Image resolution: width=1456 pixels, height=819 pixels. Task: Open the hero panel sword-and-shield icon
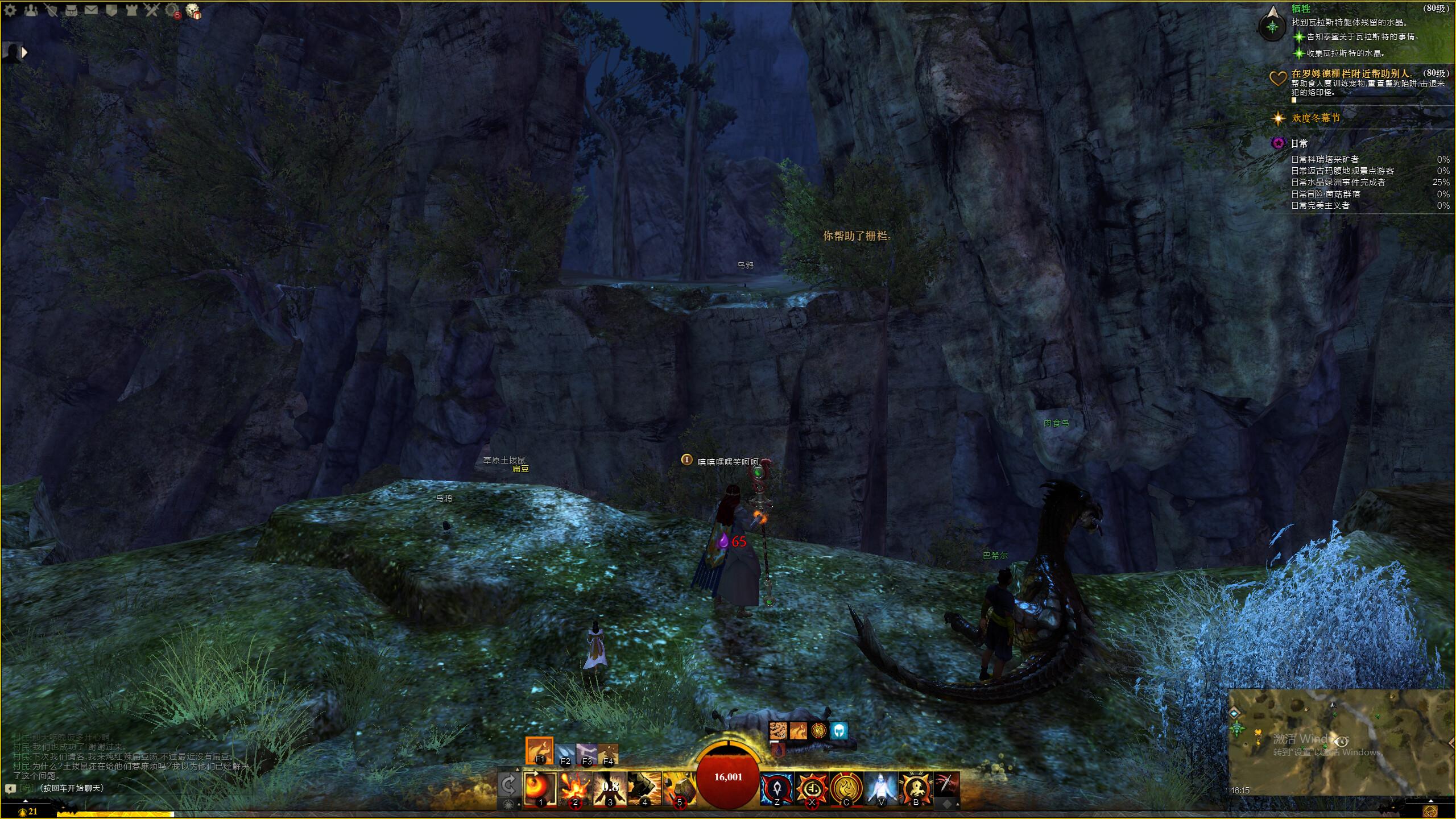(51, 10)
